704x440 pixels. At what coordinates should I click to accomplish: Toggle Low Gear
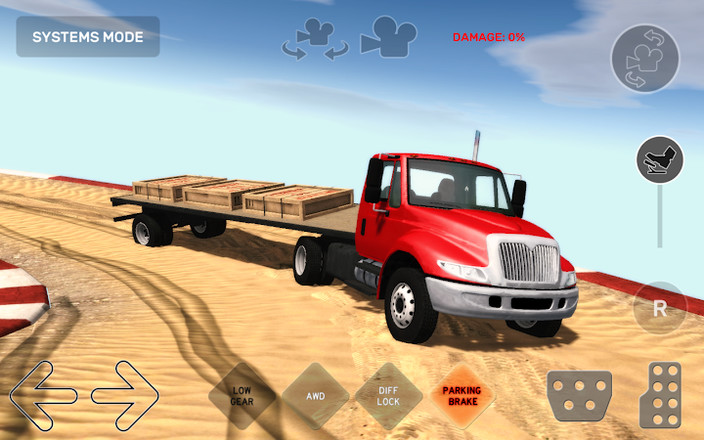242,396
